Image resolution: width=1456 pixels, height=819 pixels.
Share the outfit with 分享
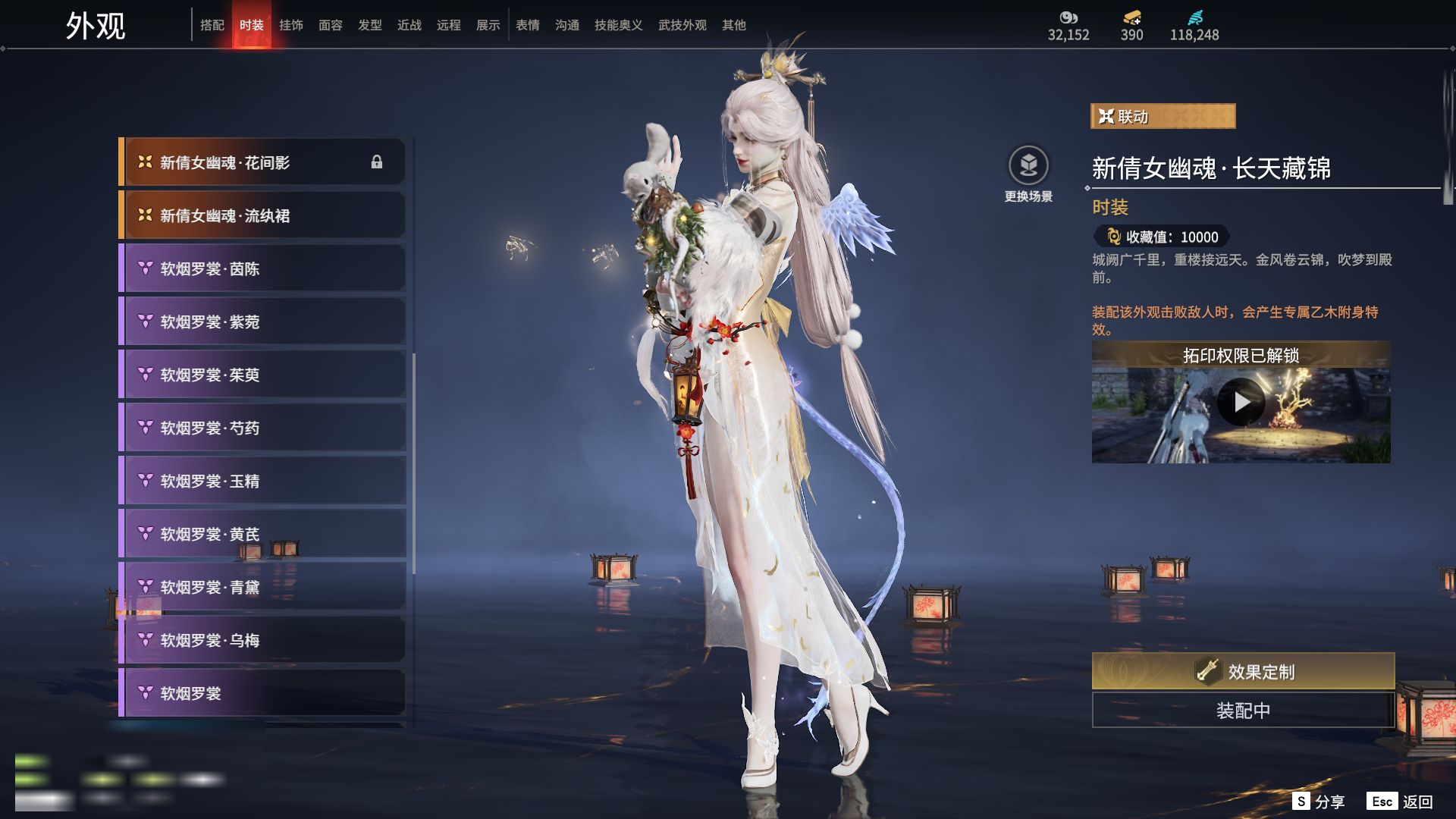tap(1319, 802)
